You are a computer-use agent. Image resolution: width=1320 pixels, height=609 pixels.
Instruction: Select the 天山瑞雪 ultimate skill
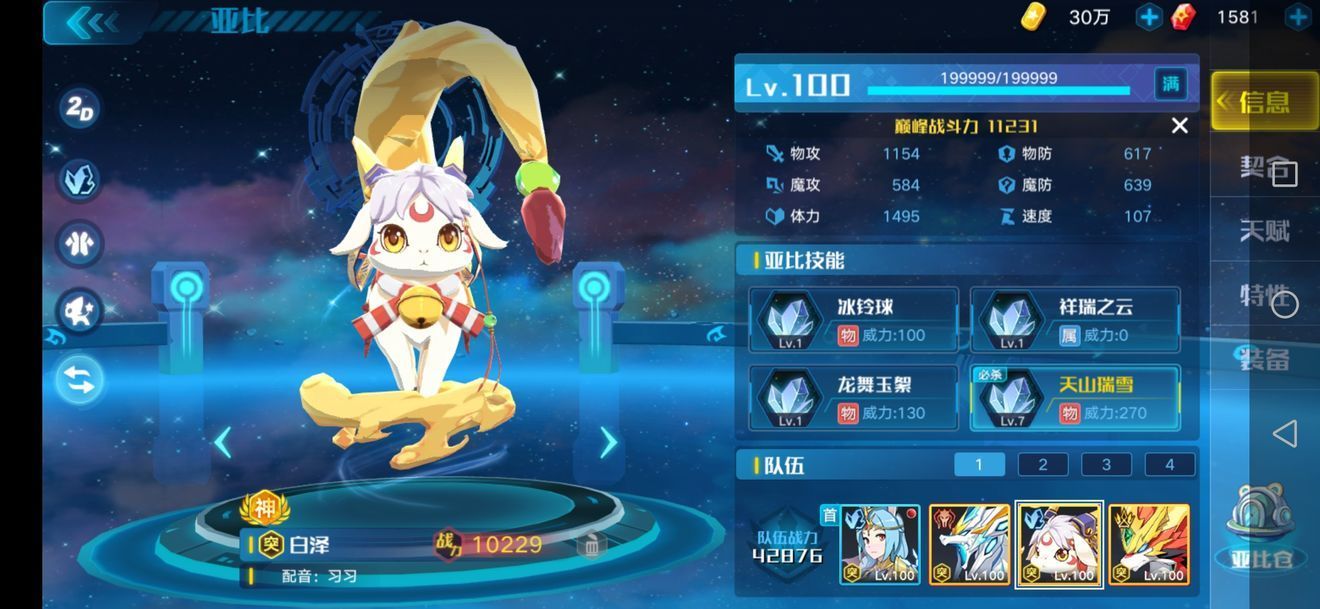[1075, 398]
